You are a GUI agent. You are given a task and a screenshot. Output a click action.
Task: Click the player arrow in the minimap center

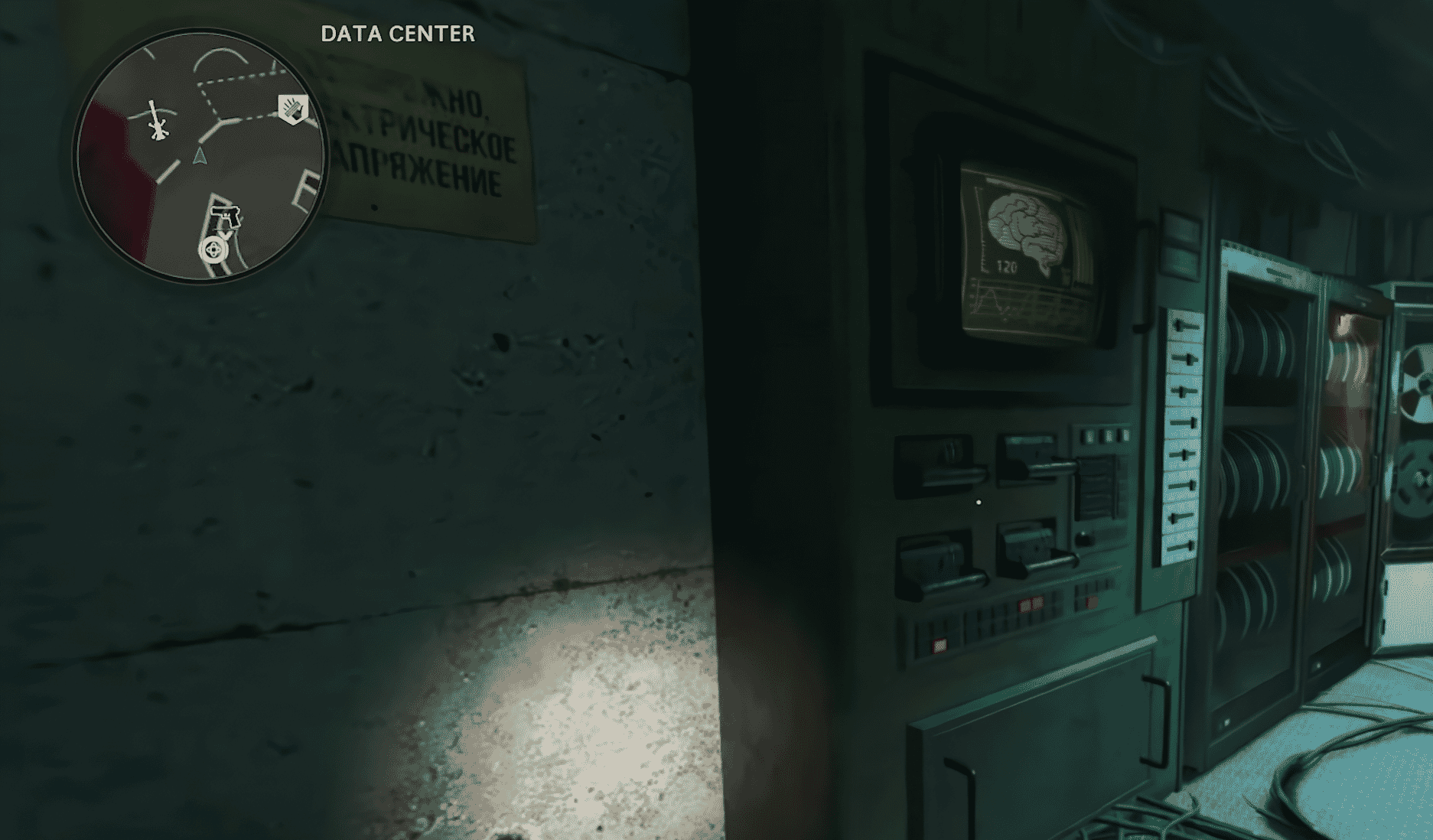(200, 156)
